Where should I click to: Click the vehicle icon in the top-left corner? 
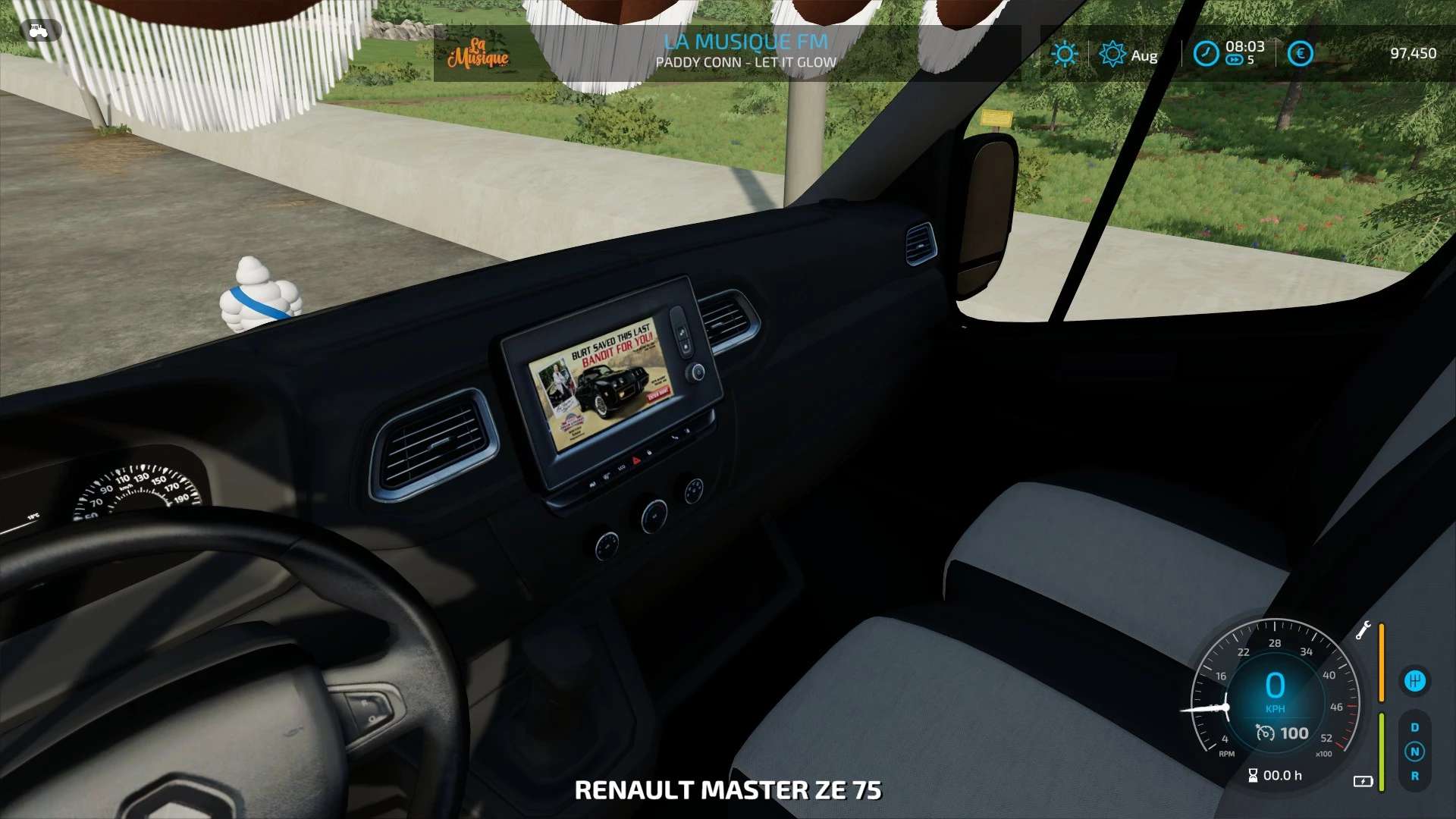tap(38, 31)
